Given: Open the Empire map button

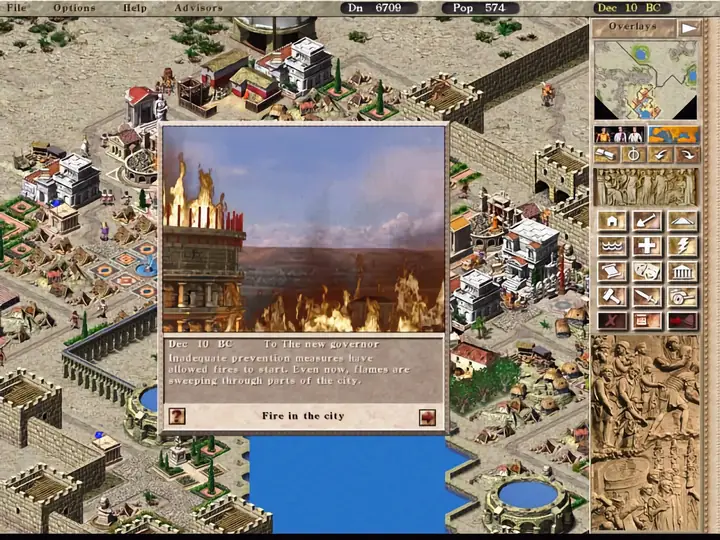Looking at the screenshot, I should 673,134.
